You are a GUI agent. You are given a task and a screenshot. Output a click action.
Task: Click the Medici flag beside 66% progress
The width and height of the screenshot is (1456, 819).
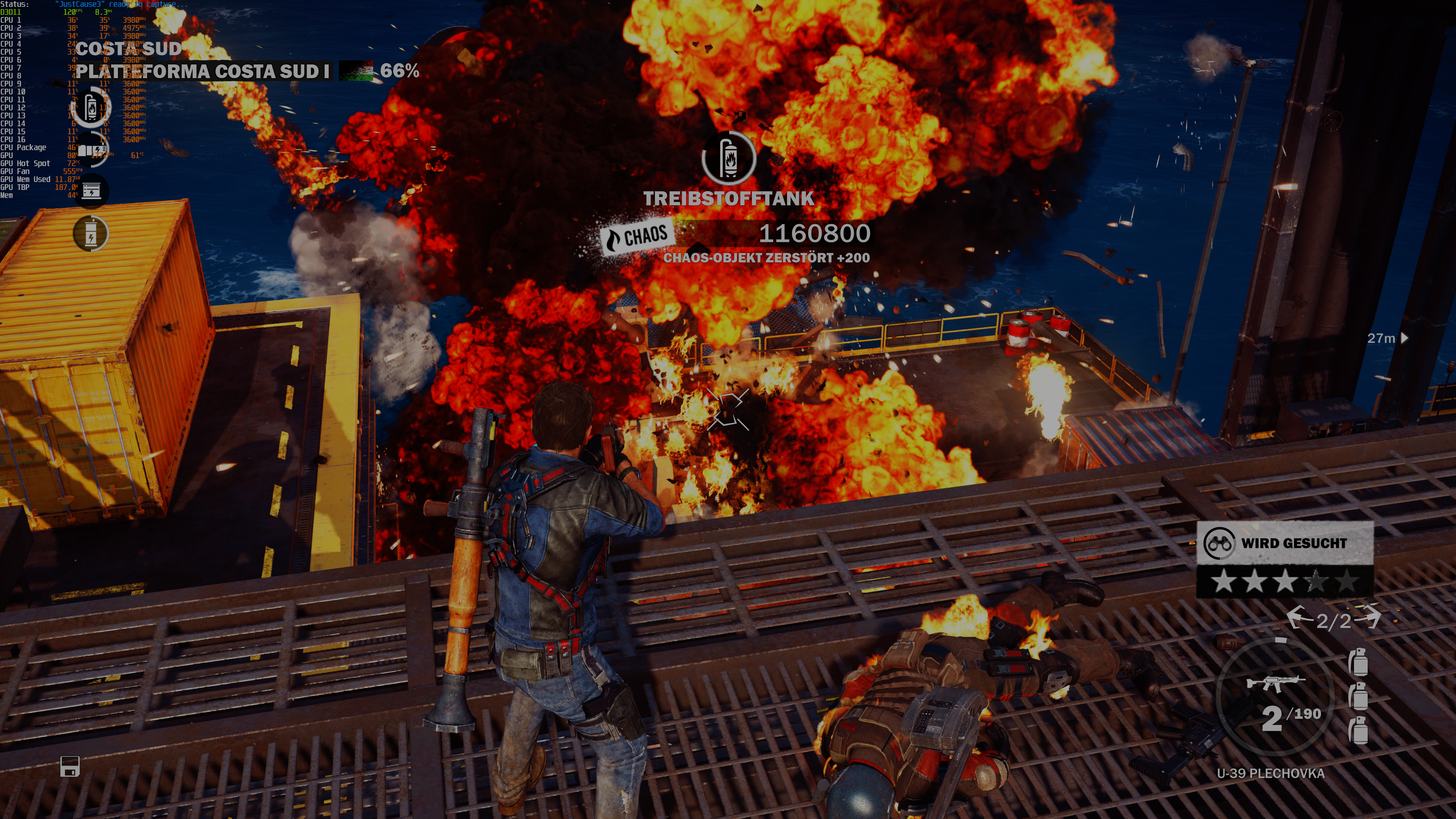pyautogui.click(x=356, y=71)
